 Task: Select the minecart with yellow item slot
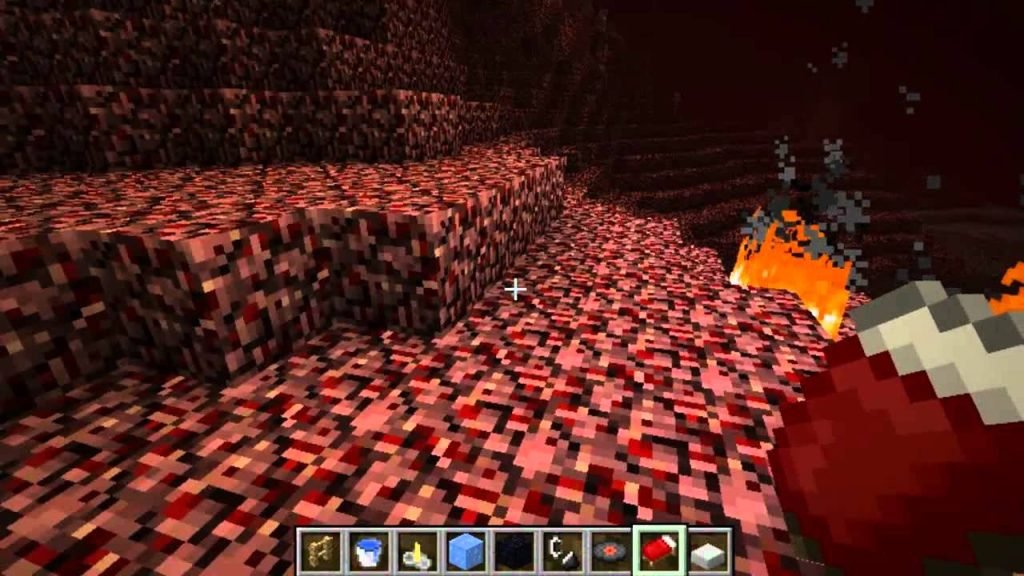click(x=415, y=550)
